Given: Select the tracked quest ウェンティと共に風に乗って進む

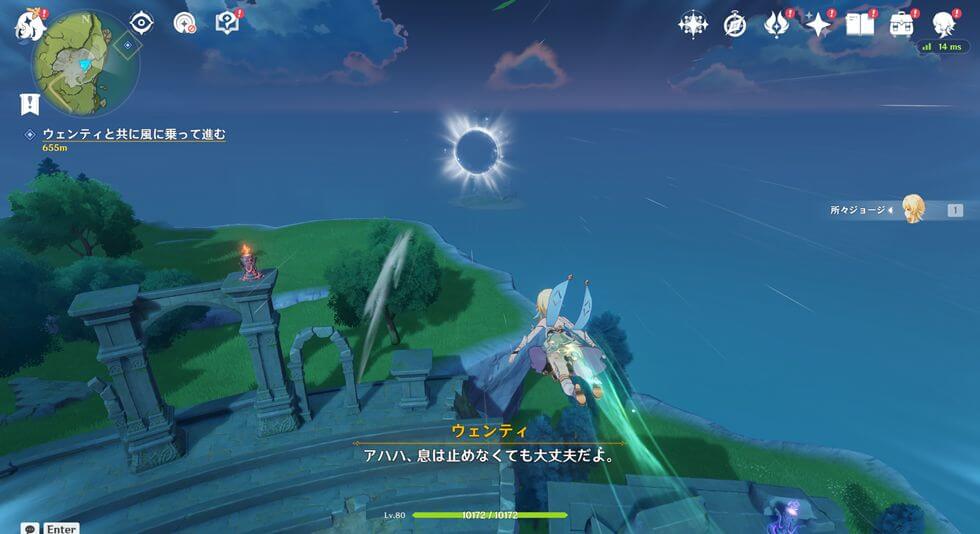Looking at the screenshot, I should pos(133,134).
